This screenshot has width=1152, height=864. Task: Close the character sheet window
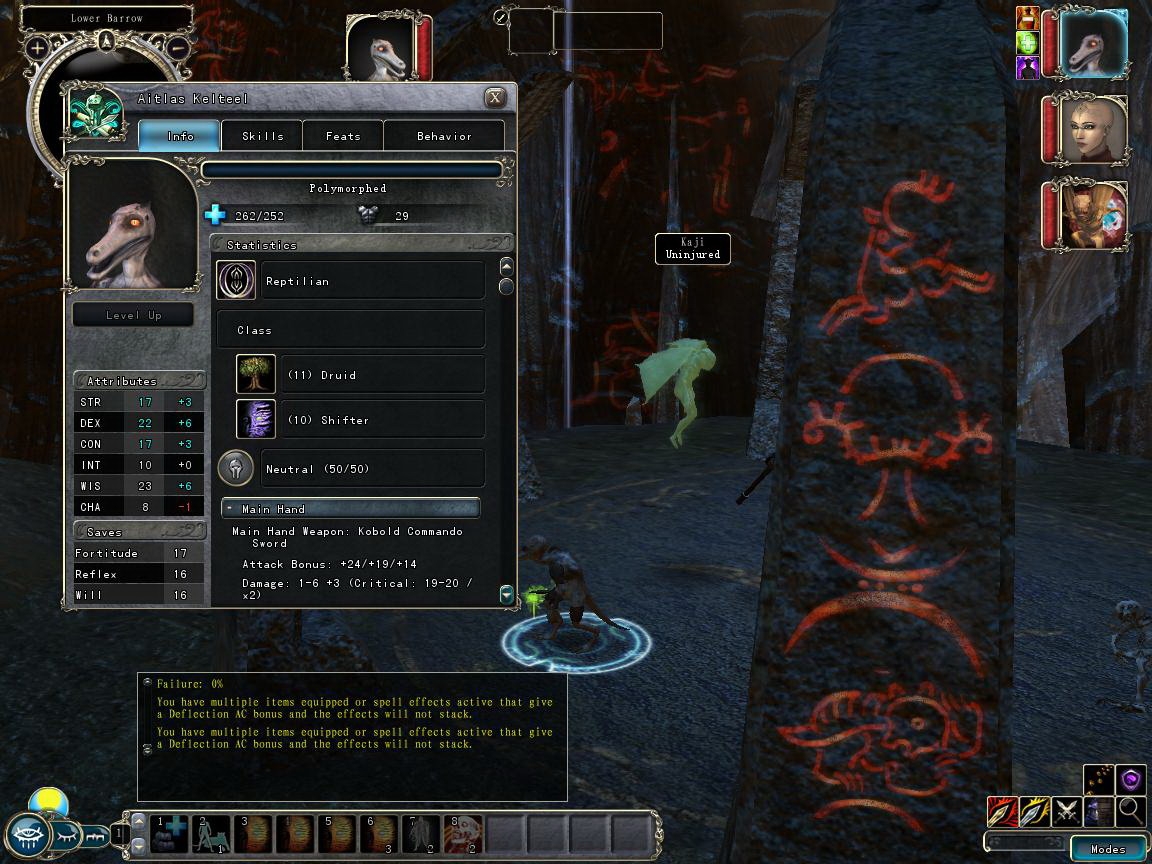(x=495, y=98)
